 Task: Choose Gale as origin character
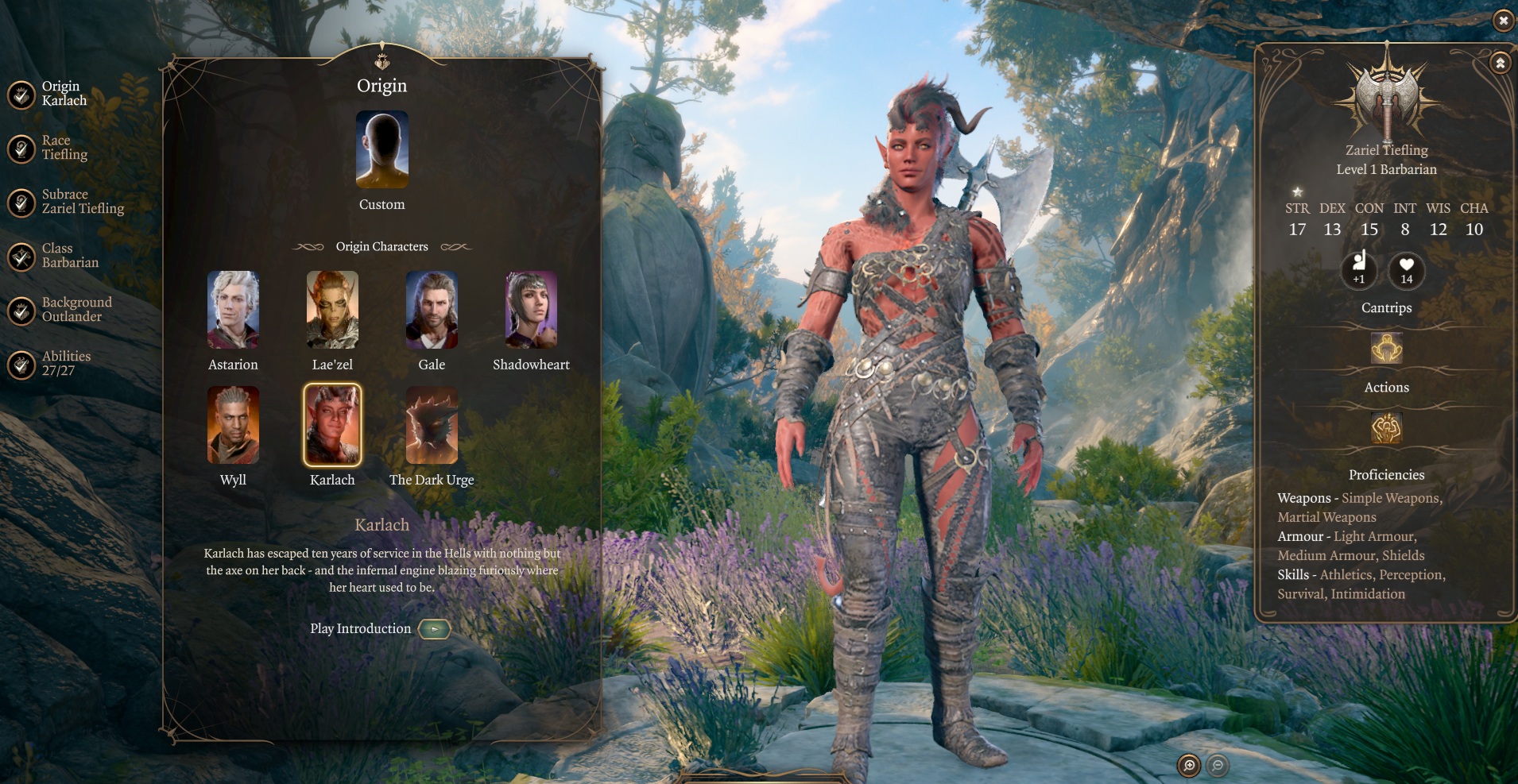coord(432,310)
